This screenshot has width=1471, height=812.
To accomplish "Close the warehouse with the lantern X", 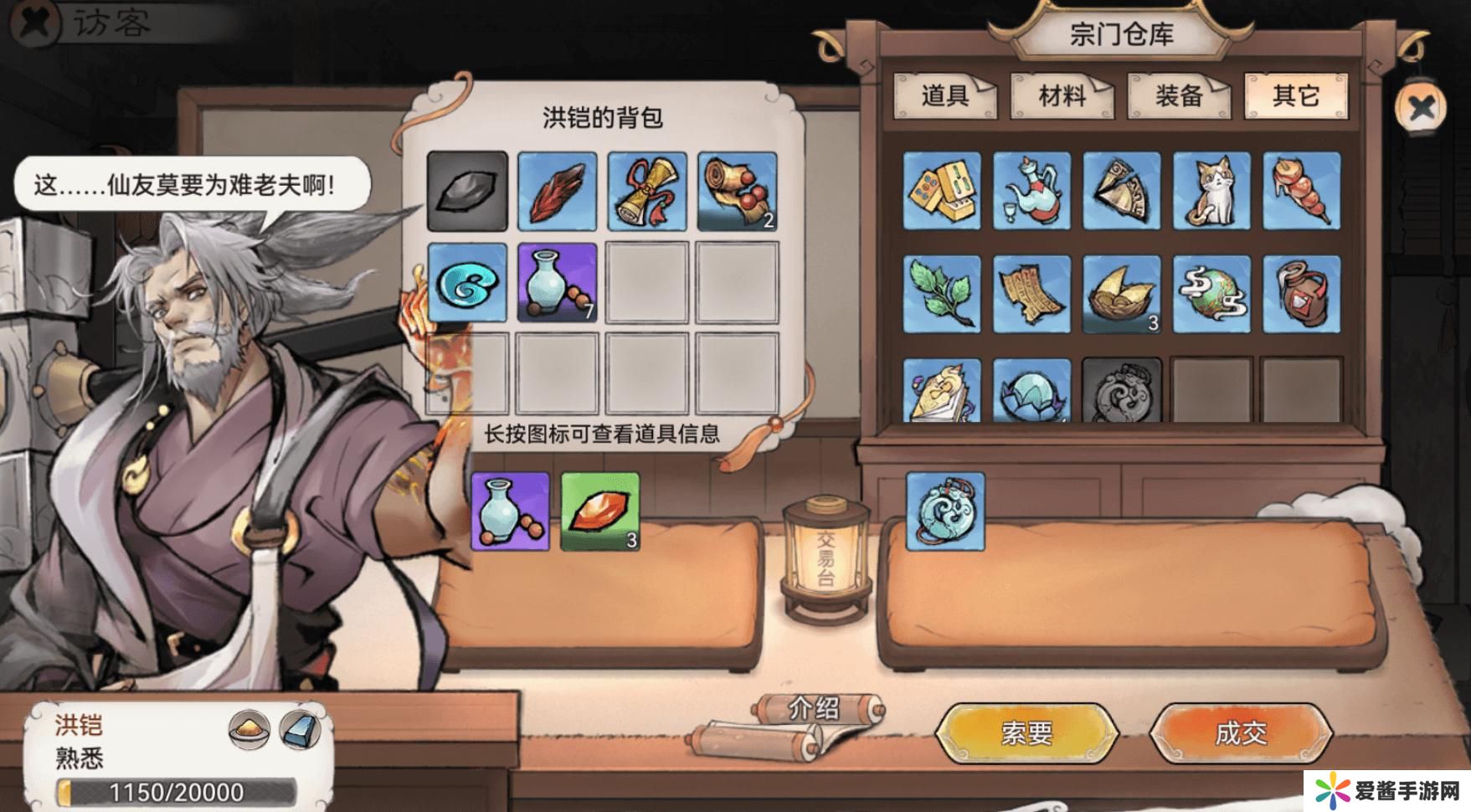I will point(1421,107).
